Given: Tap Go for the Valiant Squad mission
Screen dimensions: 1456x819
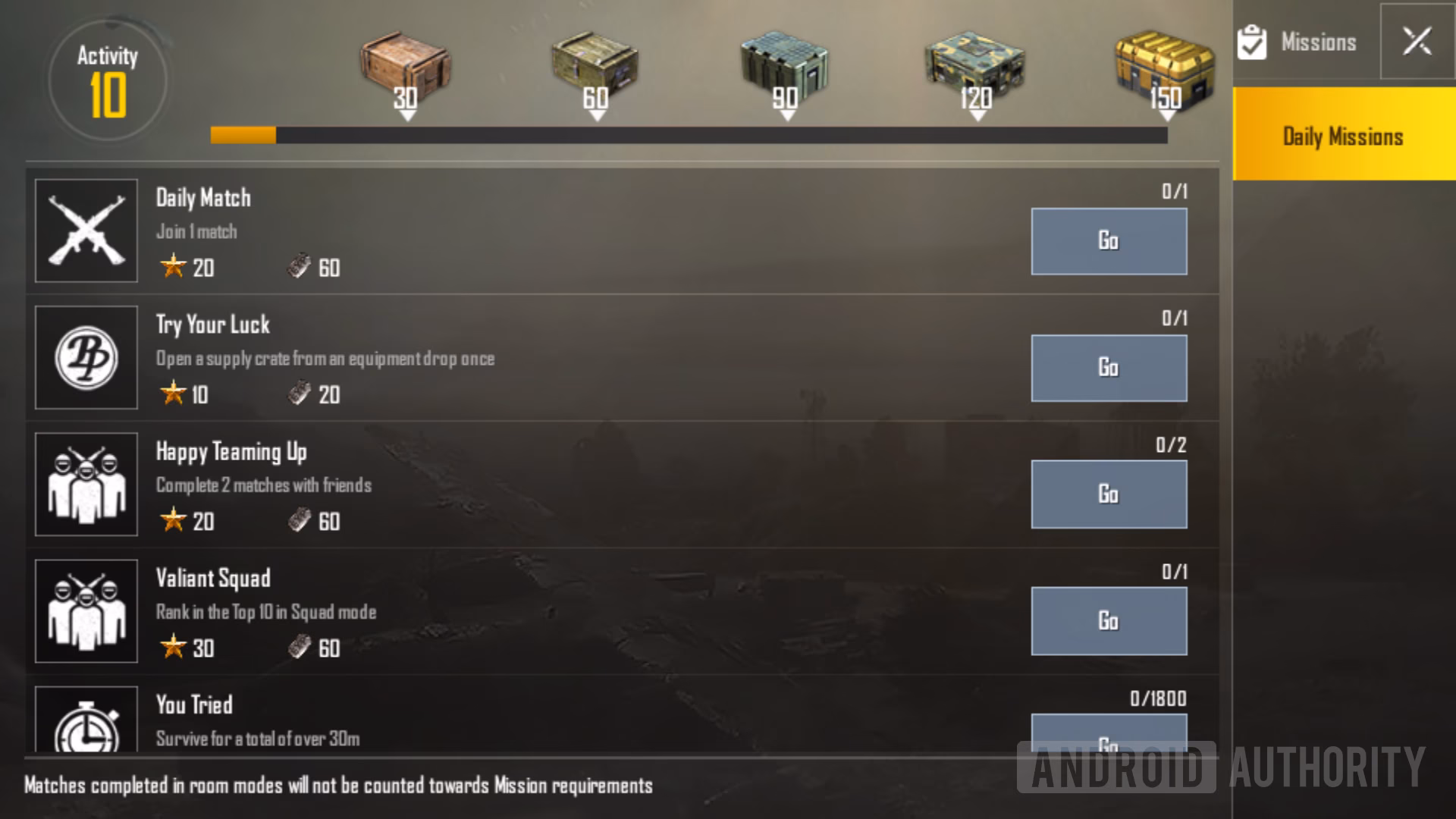Looking at the screenshot, I should (x=1108, y=620).
